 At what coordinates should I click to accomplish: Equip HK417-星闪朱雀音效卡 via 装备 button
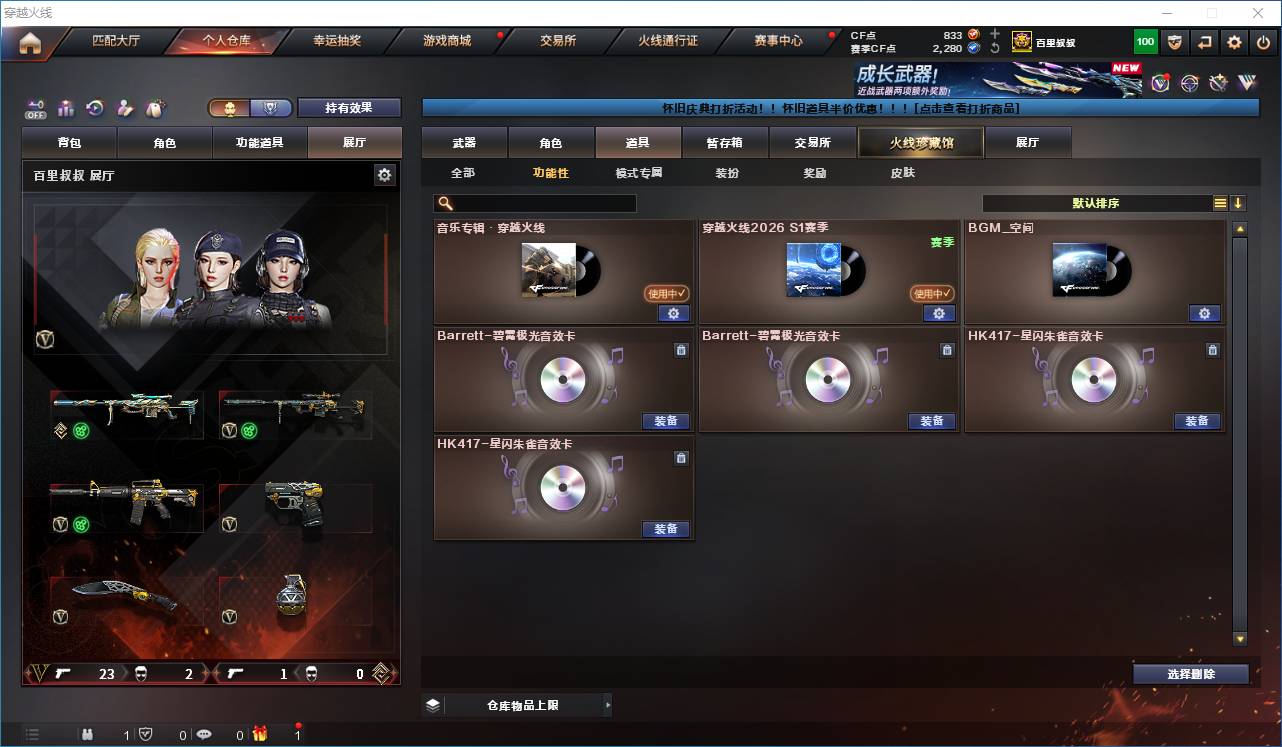[x=1196, y=421]
